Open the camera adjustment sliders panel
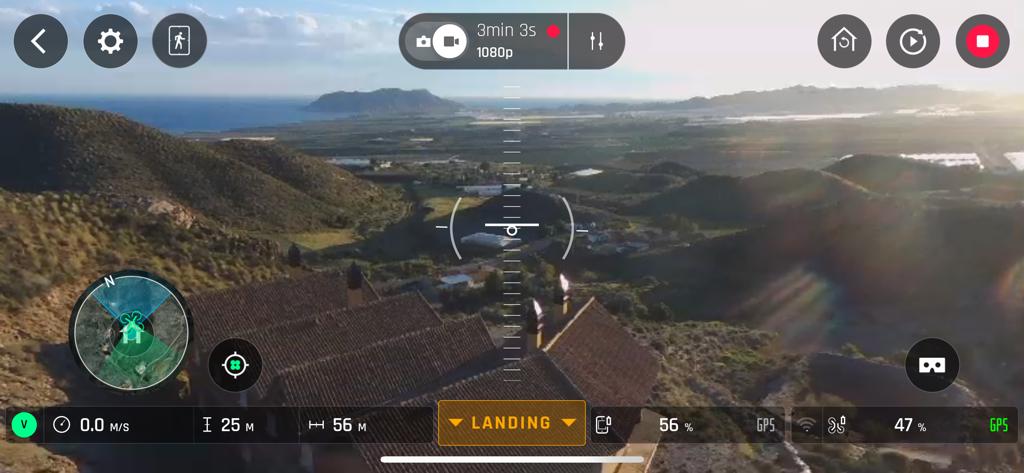 [x=597, y=41]
